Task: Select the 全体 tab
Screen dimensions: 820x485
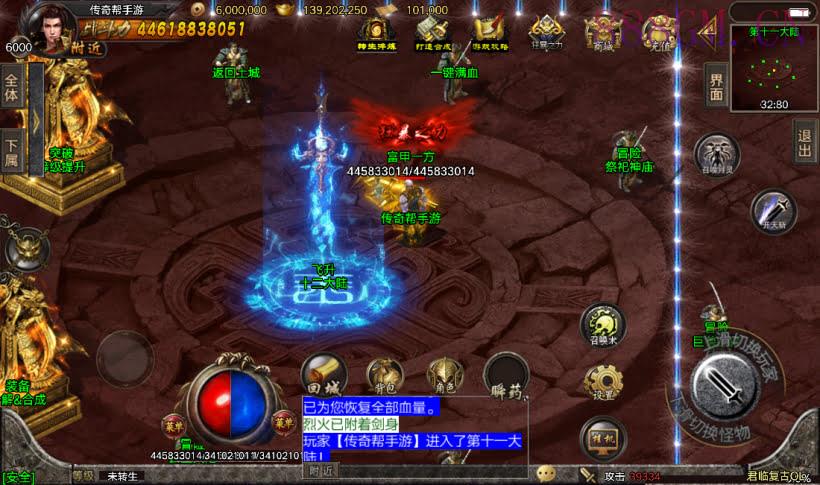Action: coord(12,88)
